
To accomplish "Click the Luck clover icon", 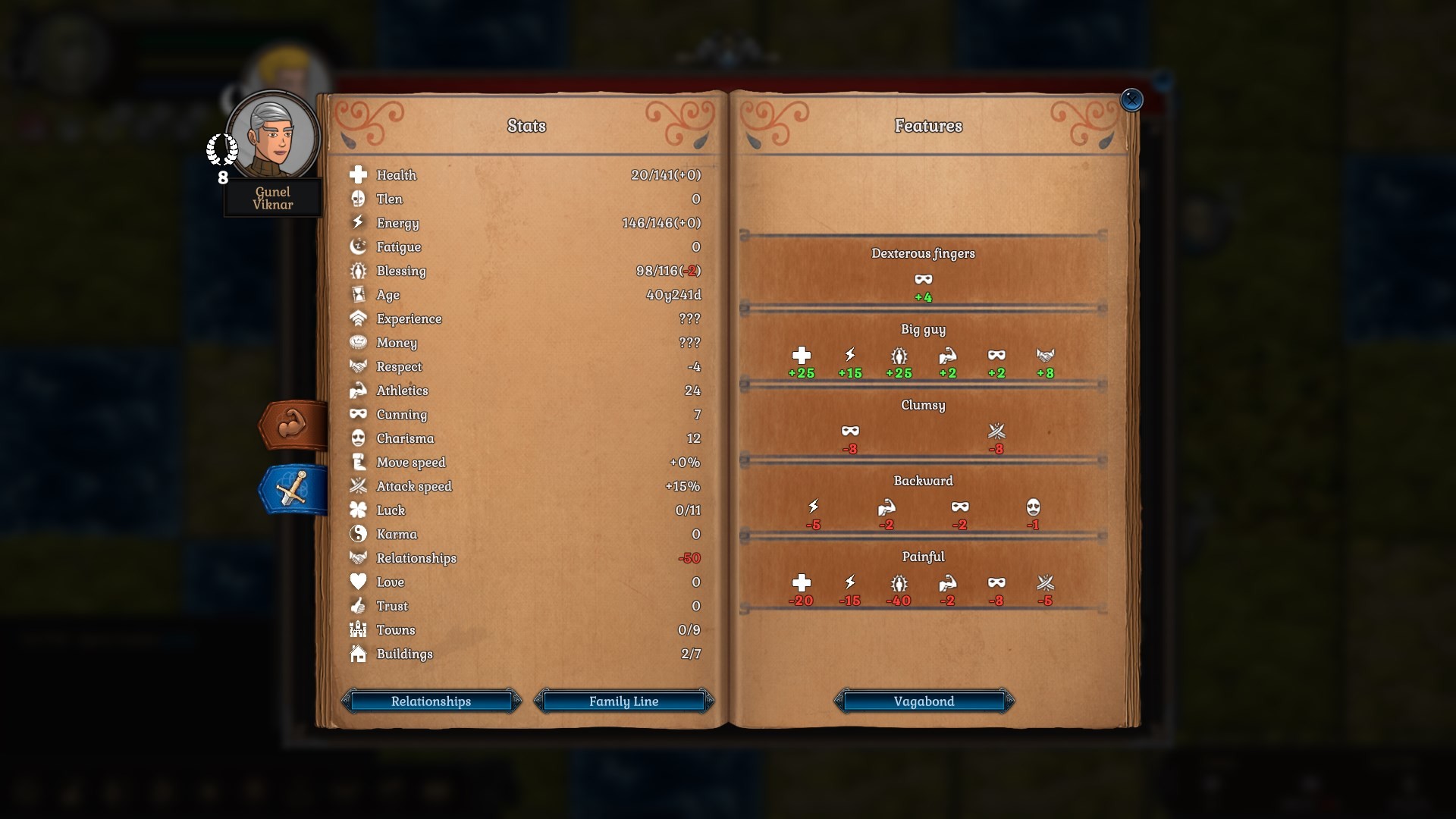I will (358, 510).
